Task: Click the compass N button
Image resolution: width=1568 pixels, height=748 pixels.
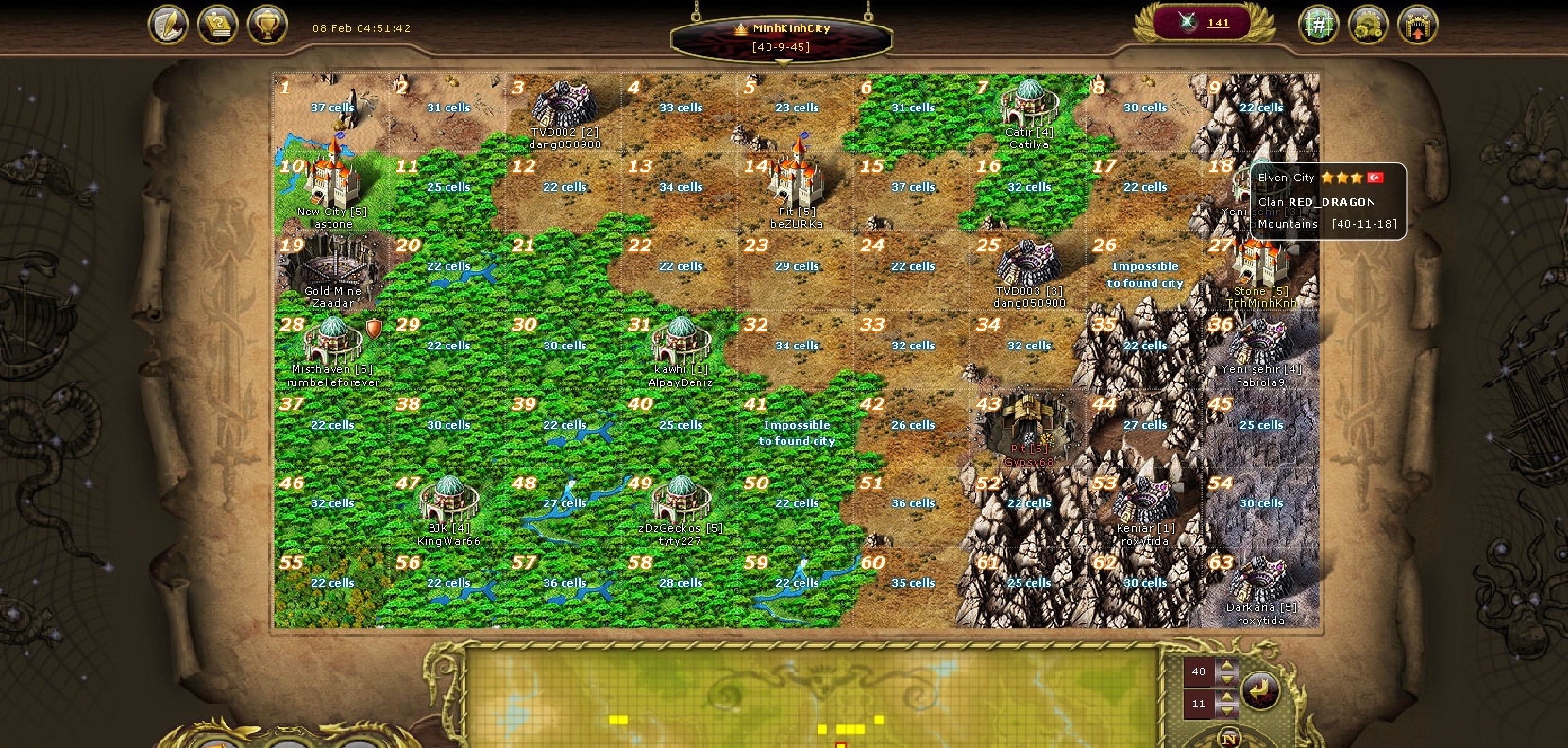Action: tap(1229, 739)
